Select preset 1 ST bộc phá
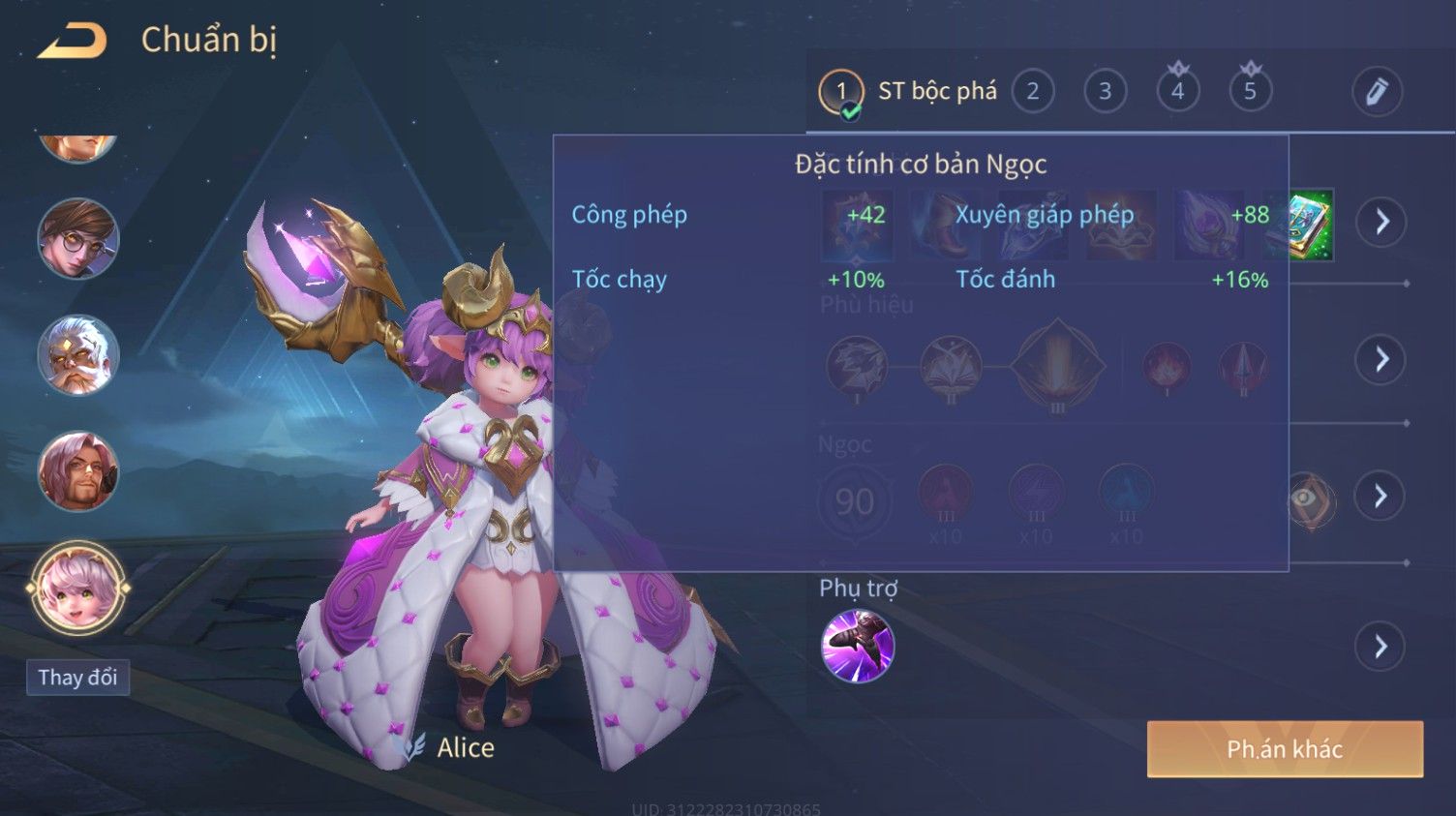The image size is (1456, 816). 840,92
